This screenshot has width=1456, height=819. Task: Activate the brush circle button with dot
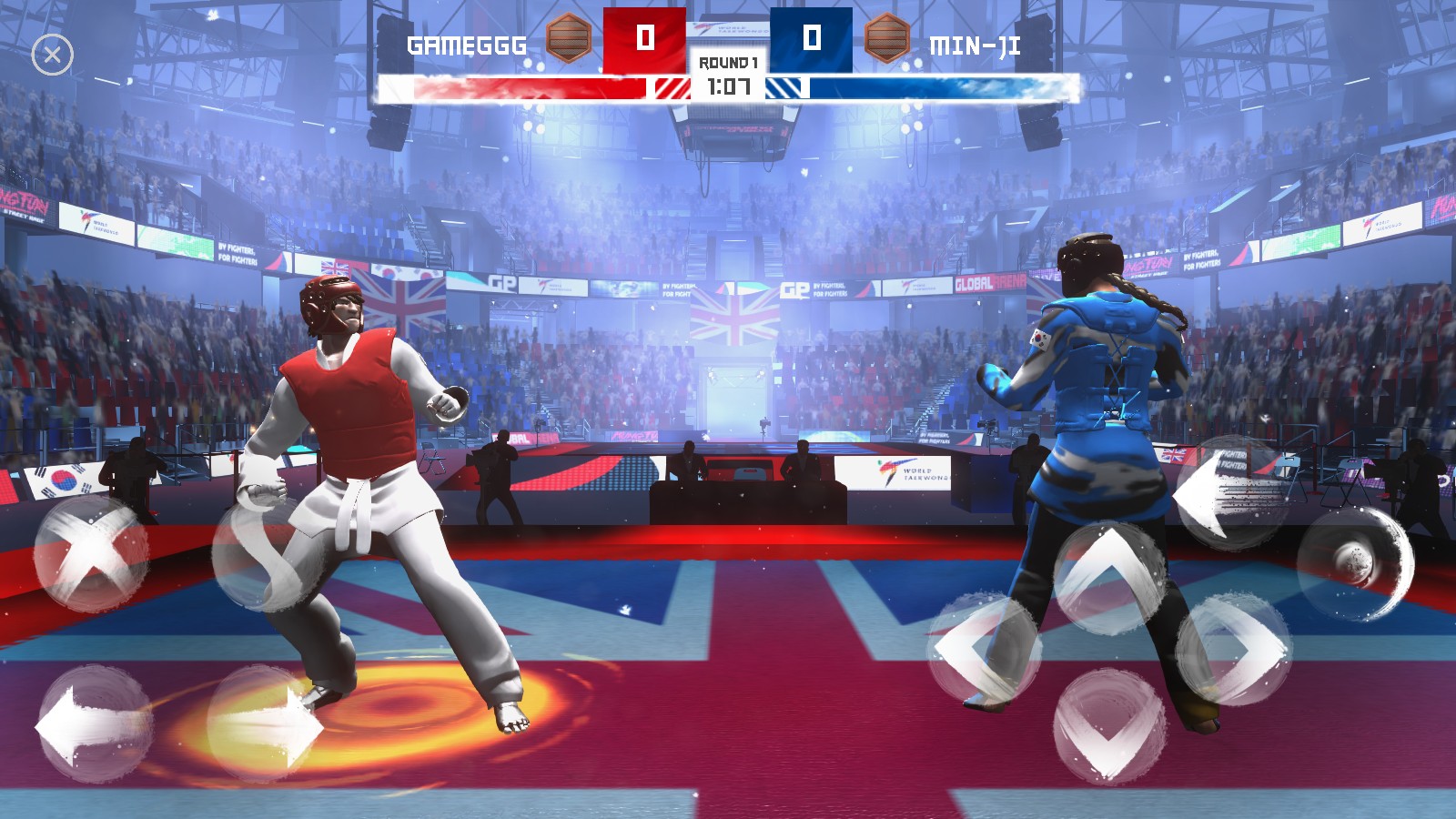click(1354, 562)
